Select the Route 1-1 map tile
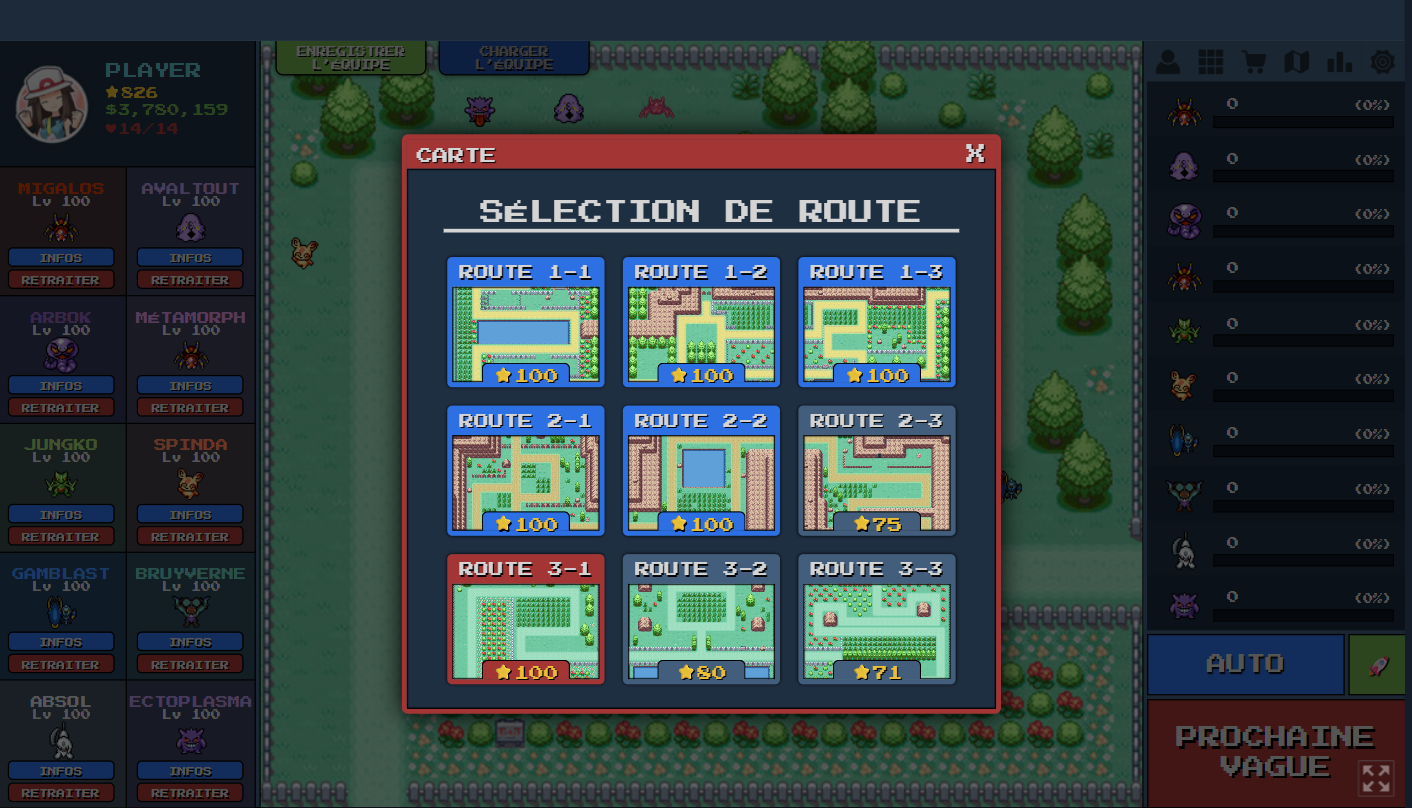Screen dimensions: 1412x808 click(x=525, y=323)
